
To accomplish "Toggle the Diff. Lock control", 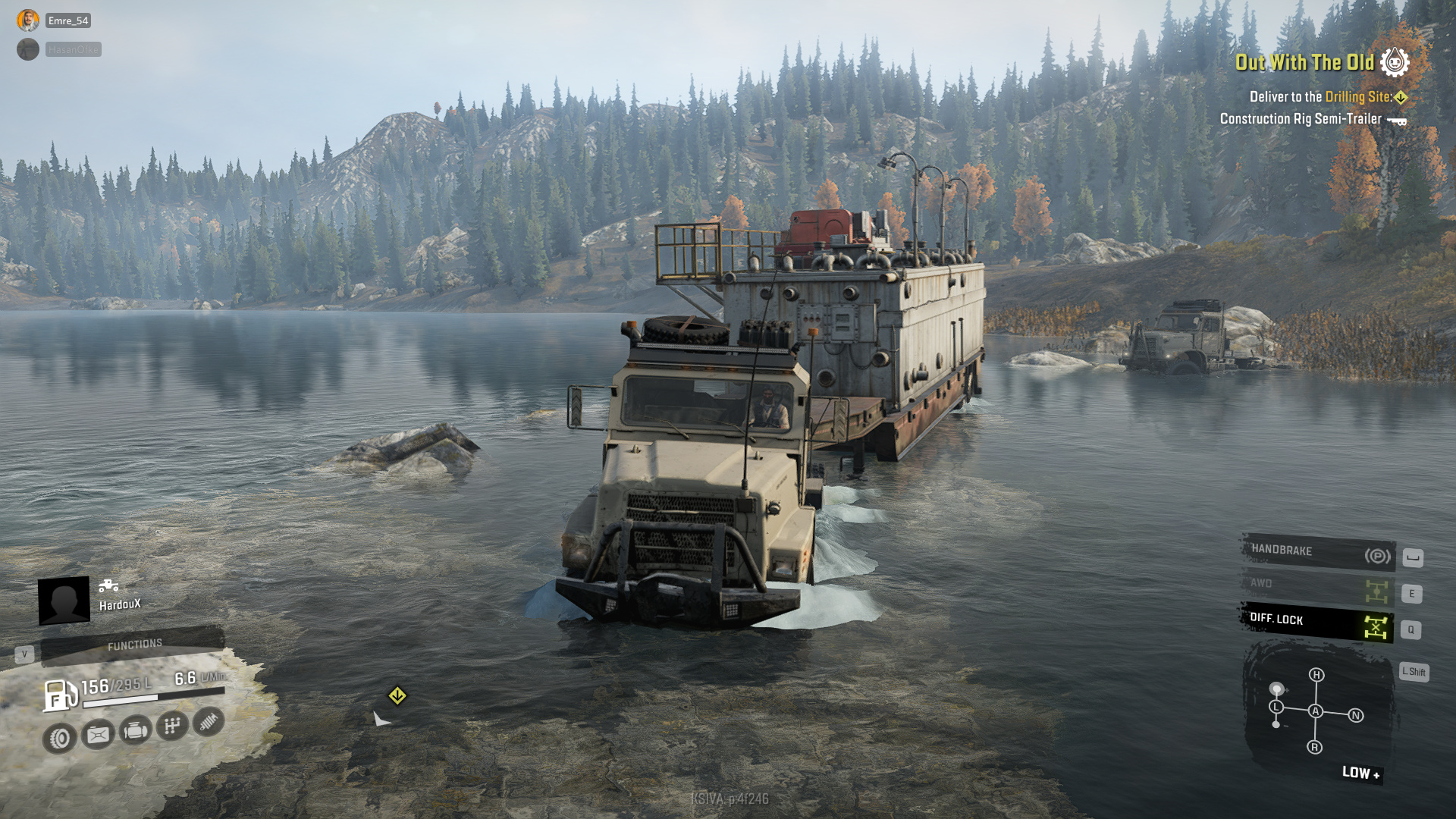I will click(x=1318, y=623).
